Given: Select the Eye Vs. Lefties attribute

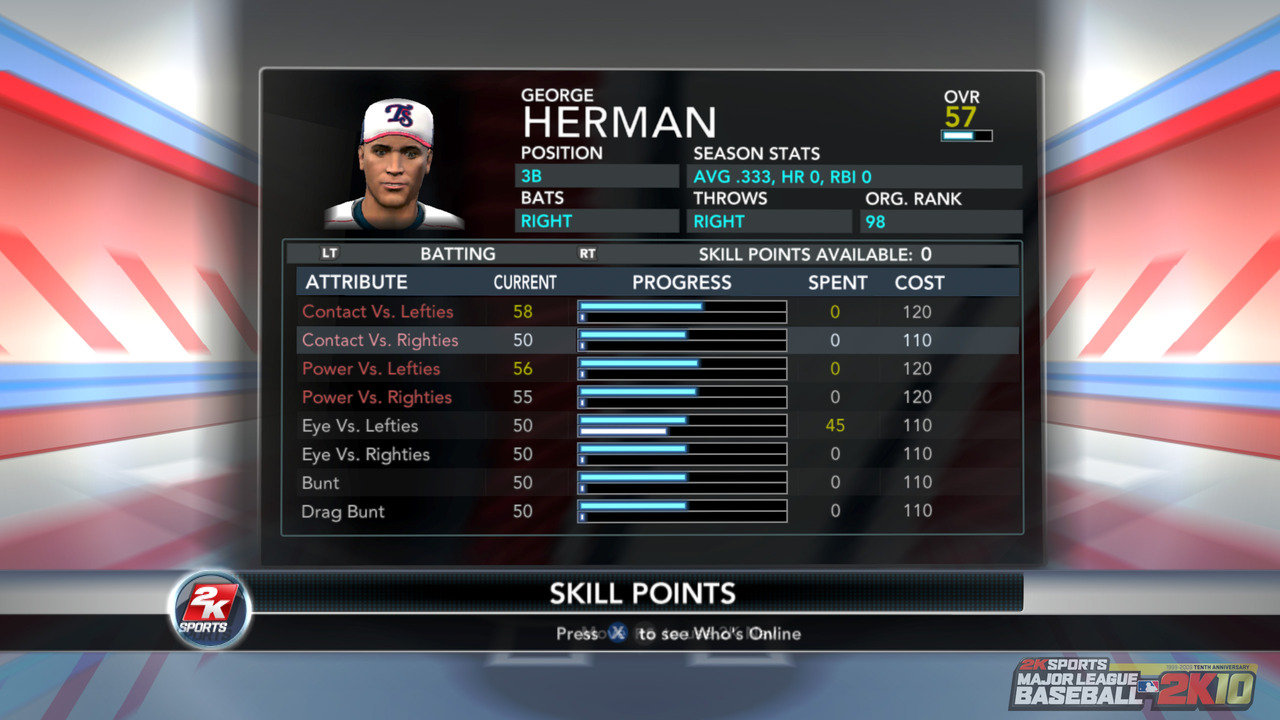Looking at the screenshot, I should pyautogui.click(x=360, y=426).
